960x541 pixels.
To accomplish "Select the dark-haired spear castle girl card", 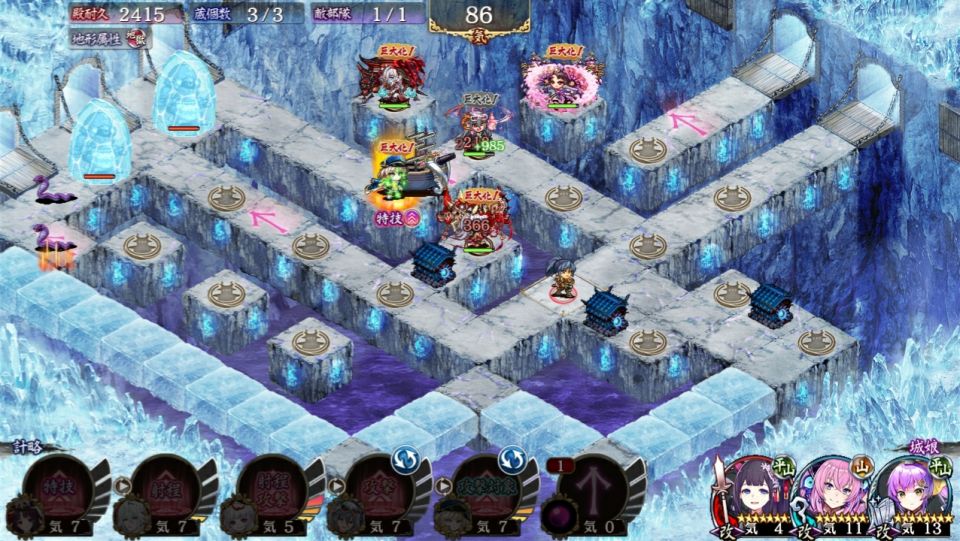I will [750, 495].
